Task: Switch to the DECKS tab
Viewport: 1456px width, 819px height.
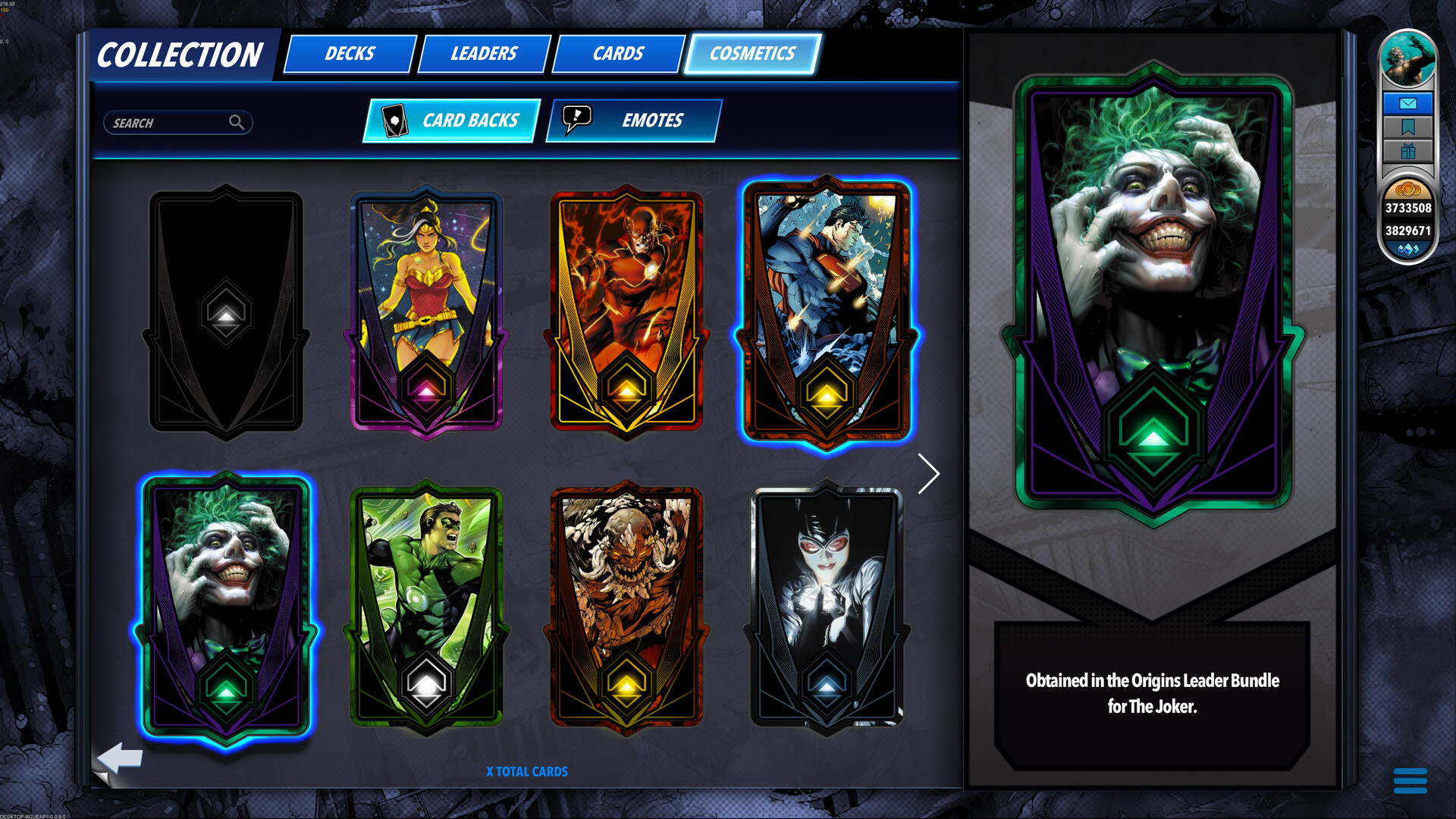Action: pos(348,53)
